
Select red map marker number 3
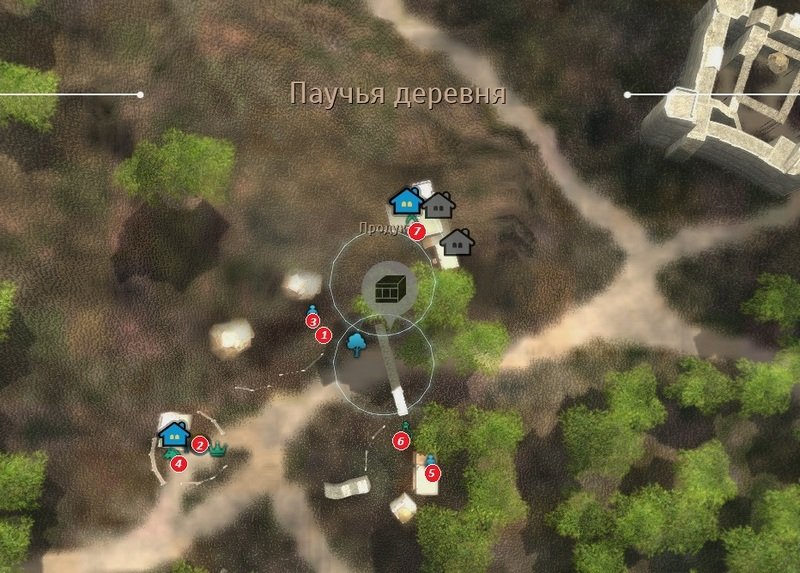point(312,322)
